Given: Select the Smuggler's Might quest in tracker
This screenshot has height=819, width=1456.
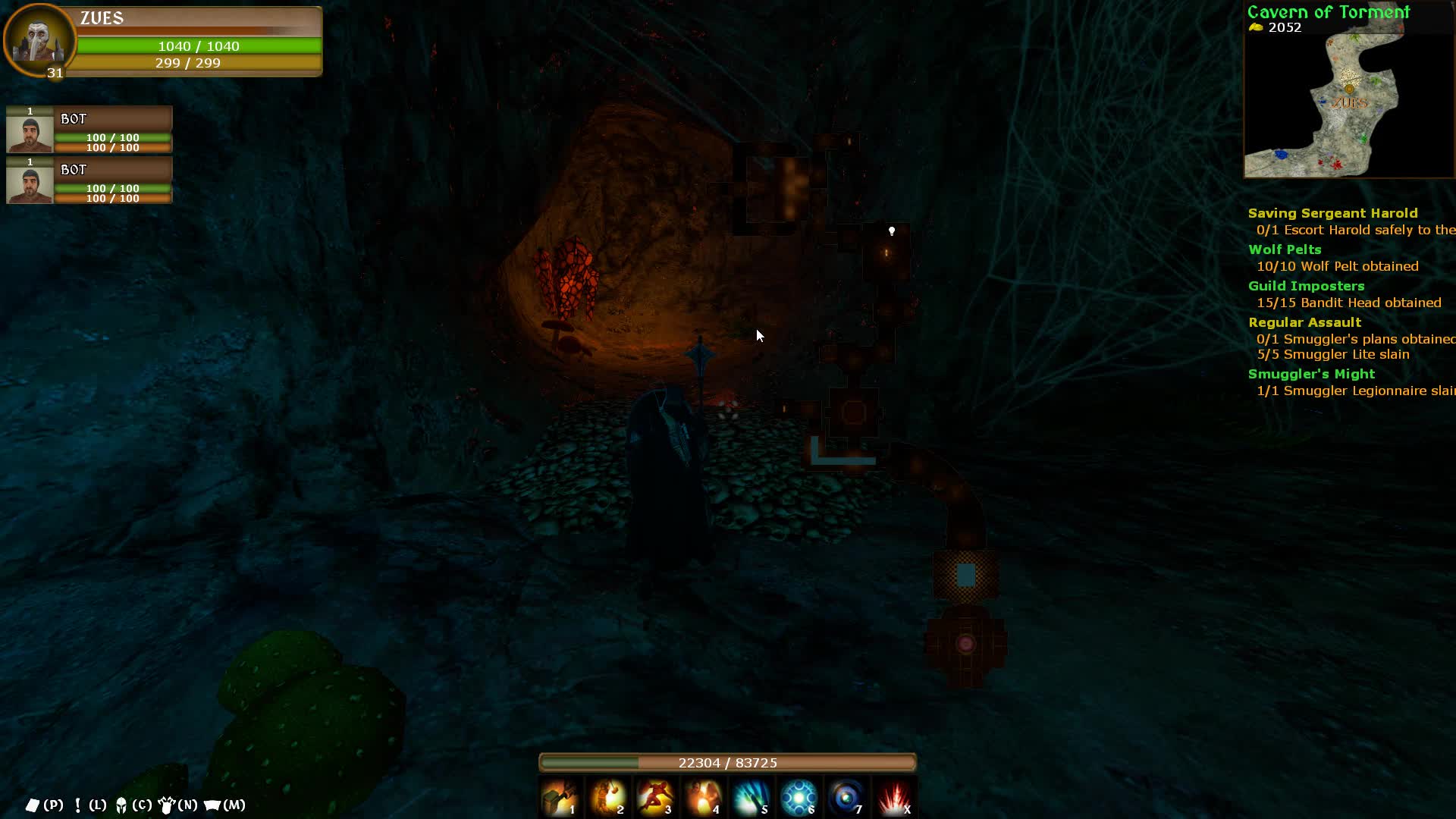Looking at the screenshot, I should [1311, 375].
